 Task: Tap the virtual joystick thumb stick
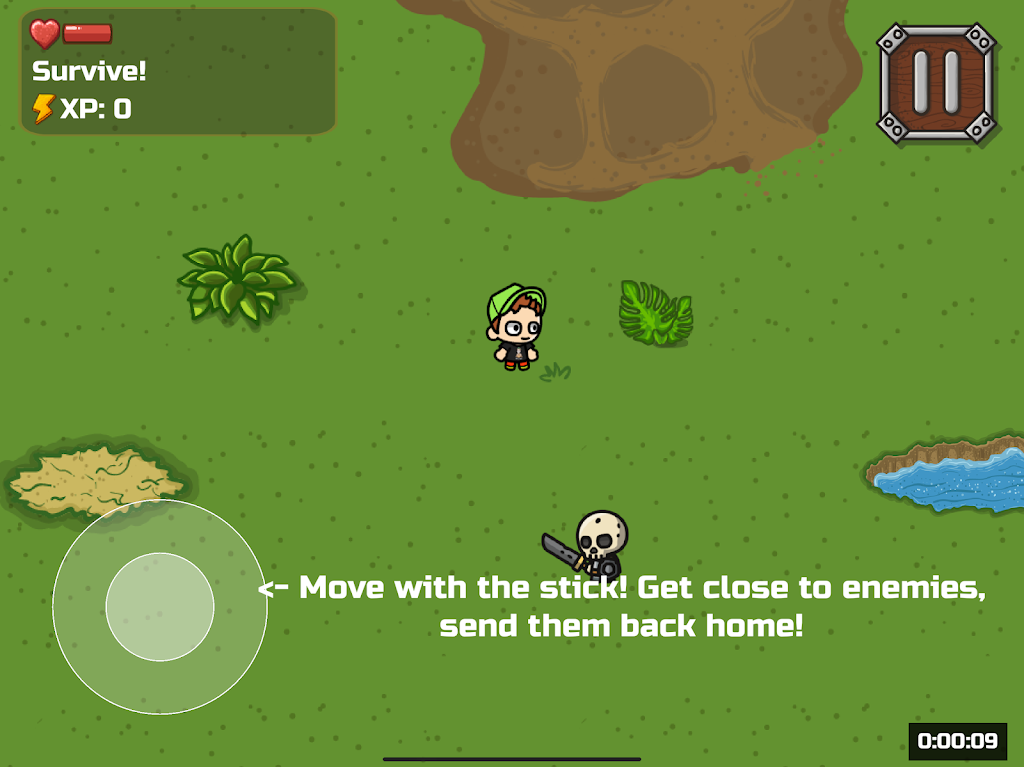[x=160, y=607]
